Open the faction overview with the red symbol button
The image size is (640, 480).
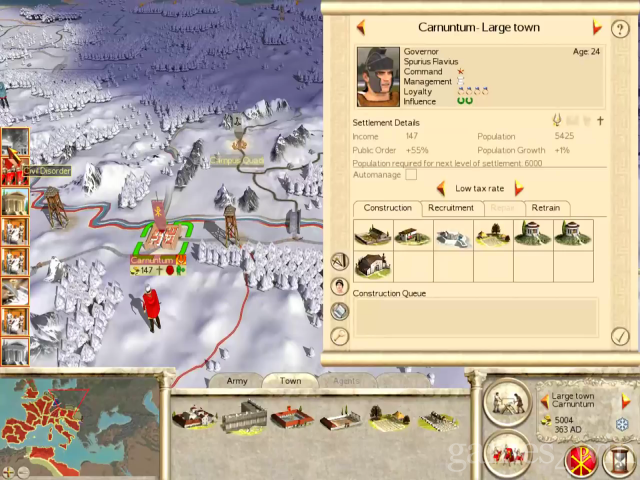tap(580, 458)
